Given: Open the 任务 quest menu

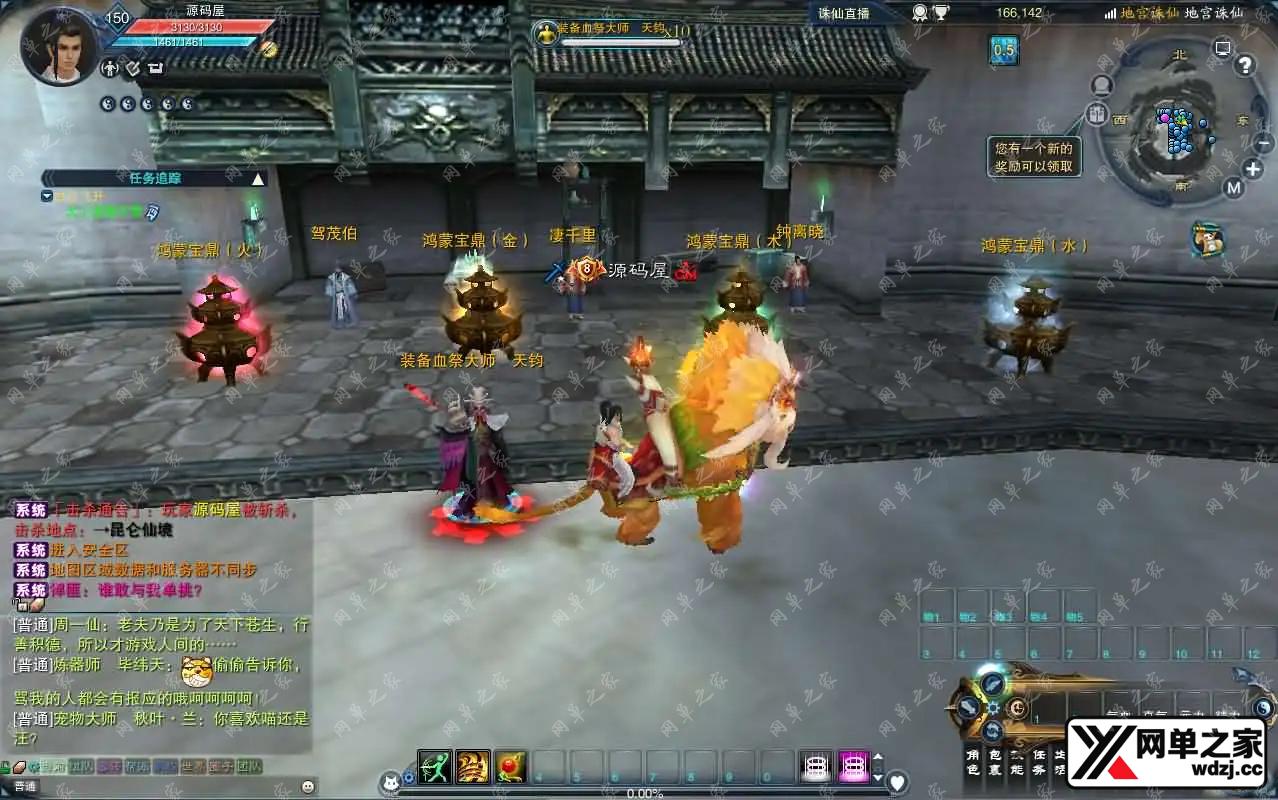Looking at the screenshot, I should (x=1038, y=762).
